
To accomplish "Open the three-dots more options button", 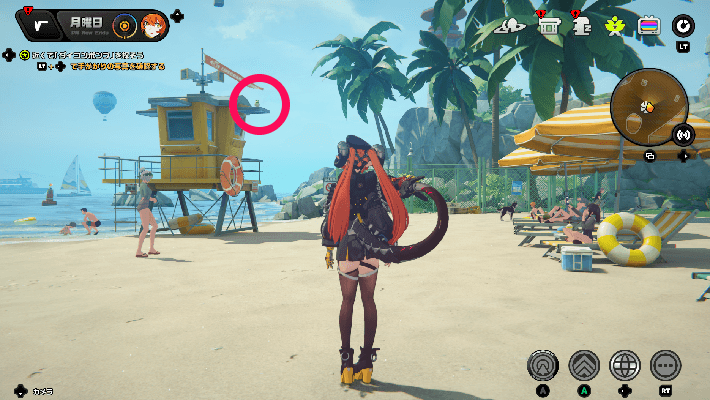I will [x=665, y=365].
